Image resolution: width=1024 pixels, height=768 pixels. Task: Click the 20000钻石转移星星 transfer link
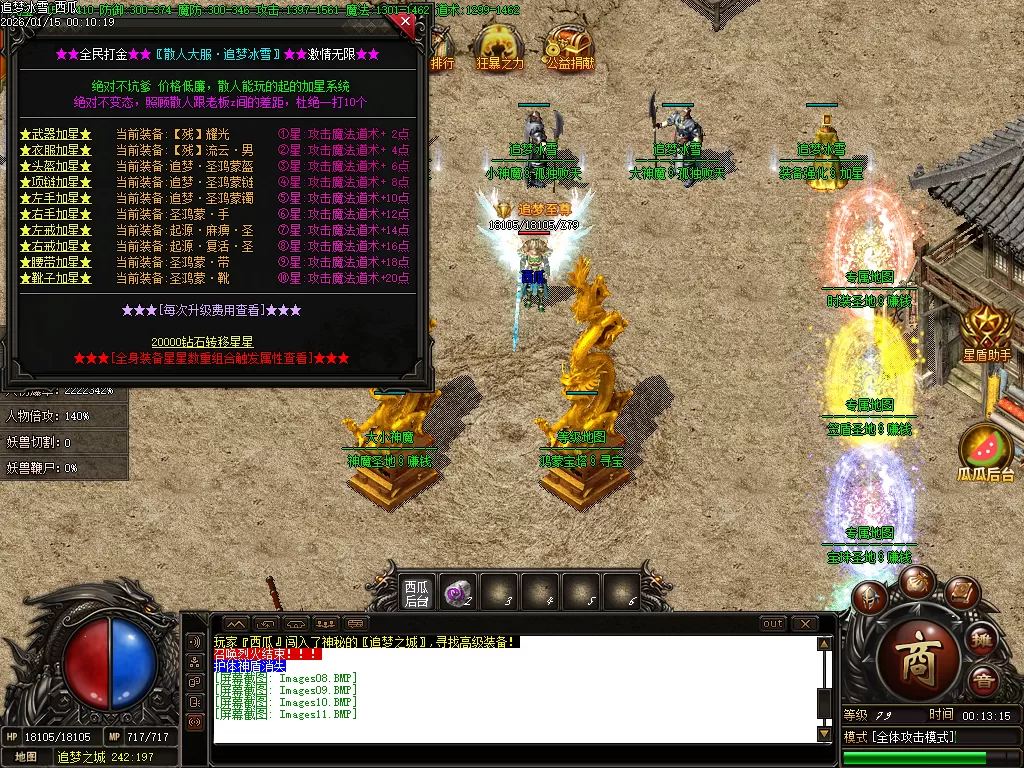click(203, 342)
